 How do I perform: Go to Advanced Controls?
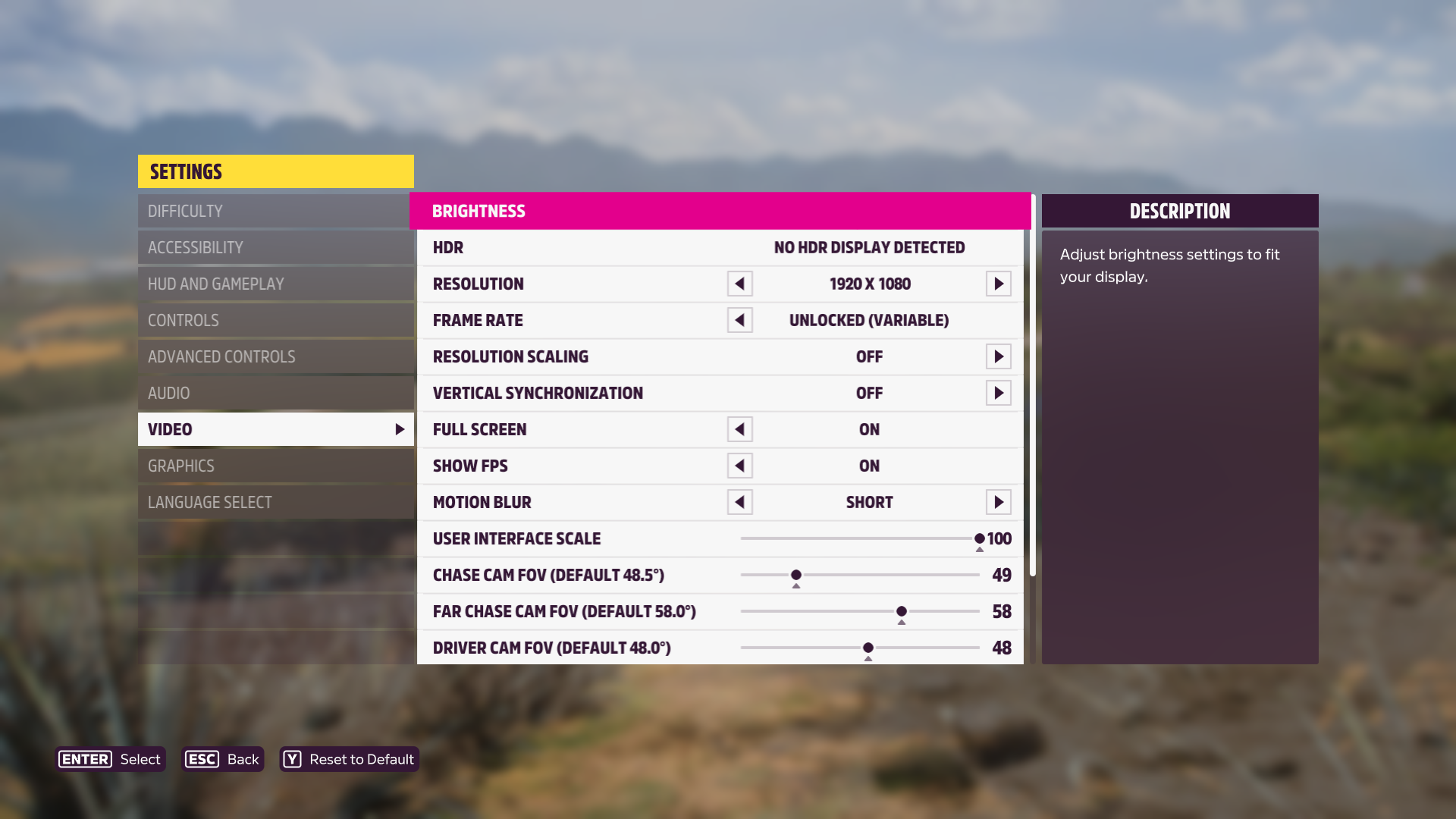pos(275,356)
